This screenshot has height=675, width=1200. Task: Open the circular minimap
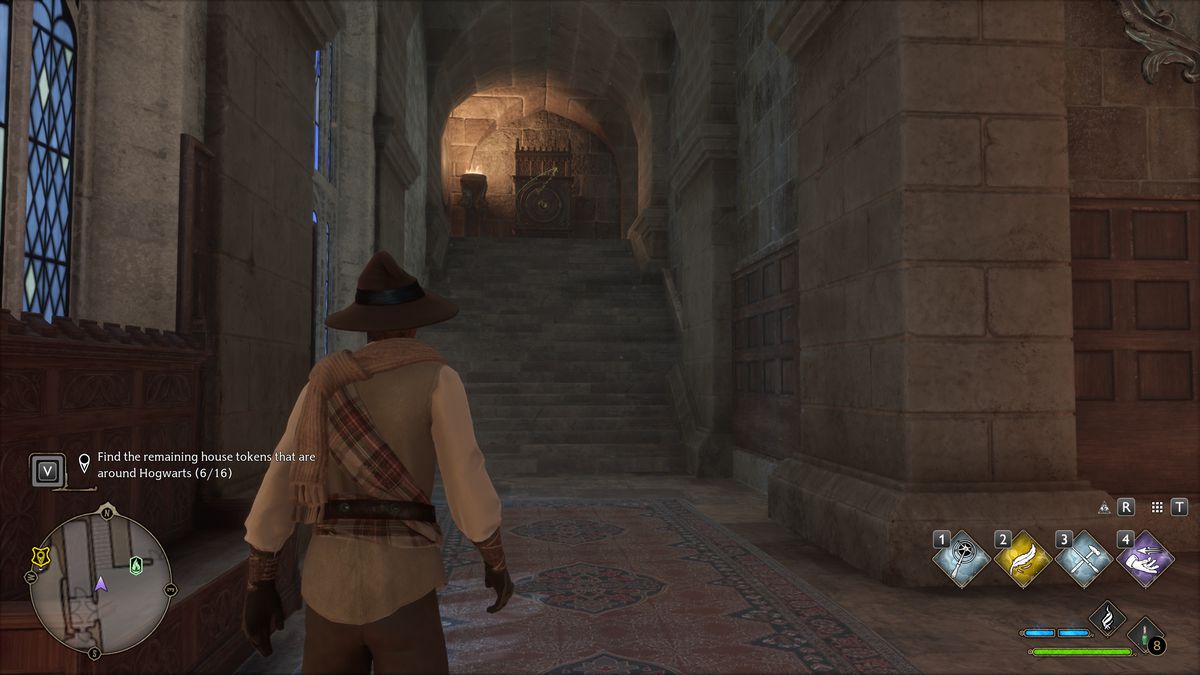(x=100, y=584)
